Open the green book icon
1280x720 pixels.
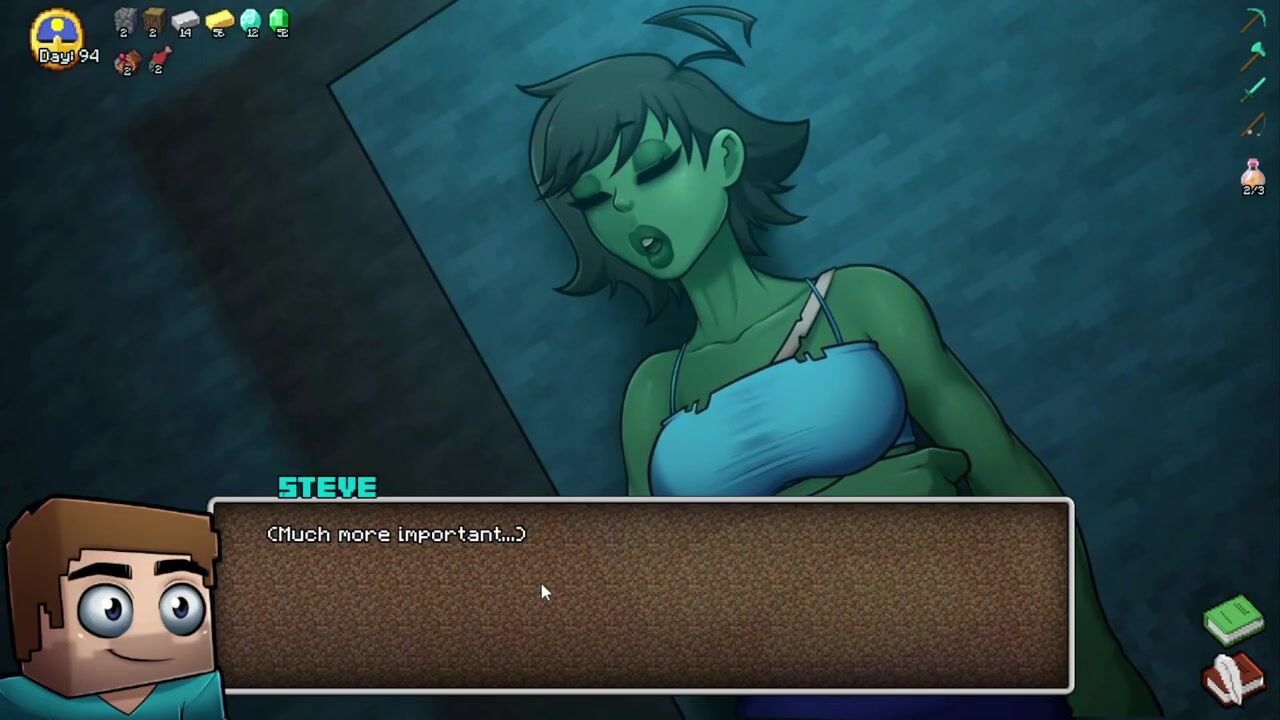tap(1234, 619)
